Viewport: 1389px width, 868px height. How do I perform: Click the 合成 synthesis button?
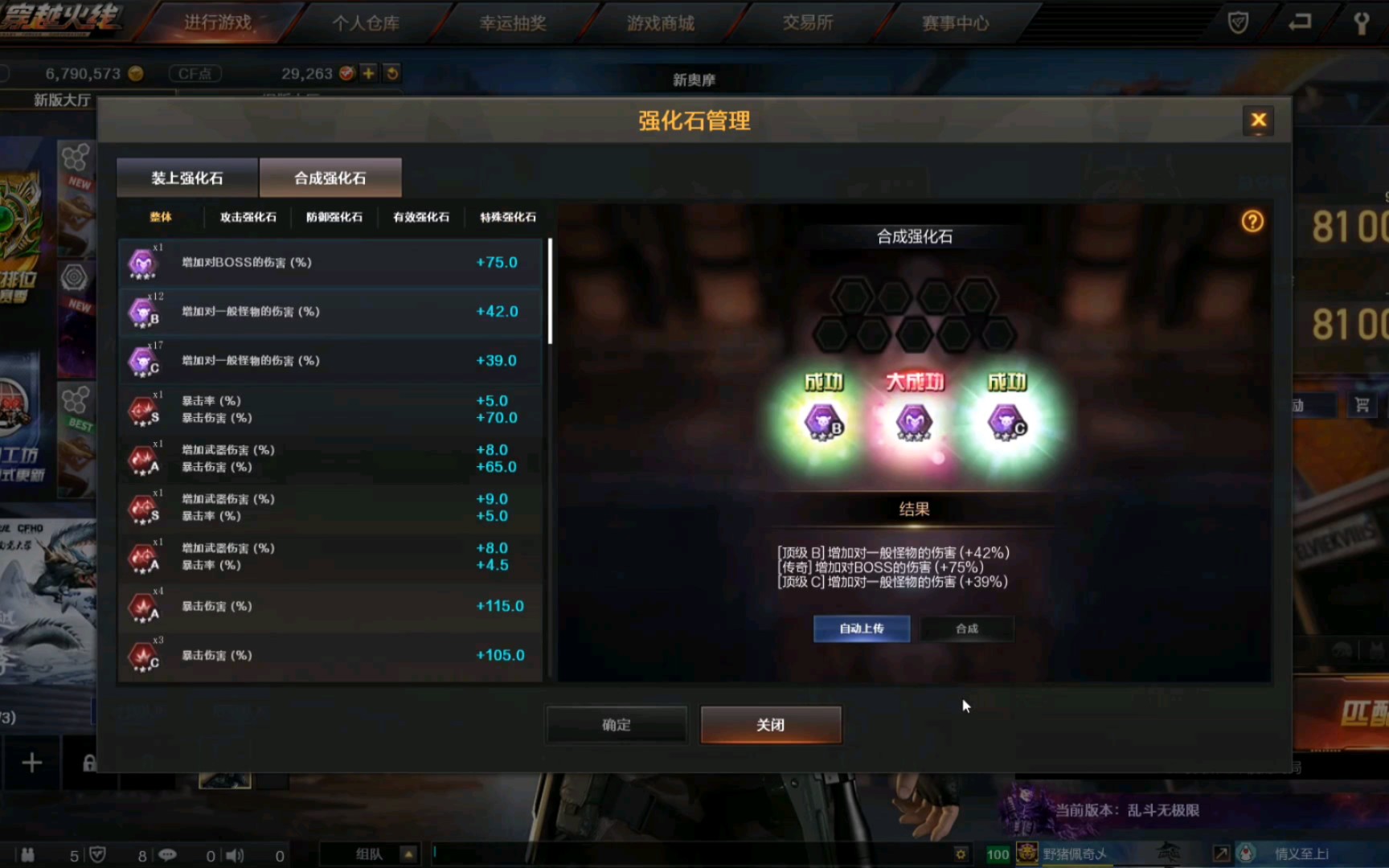pos(967,628)
